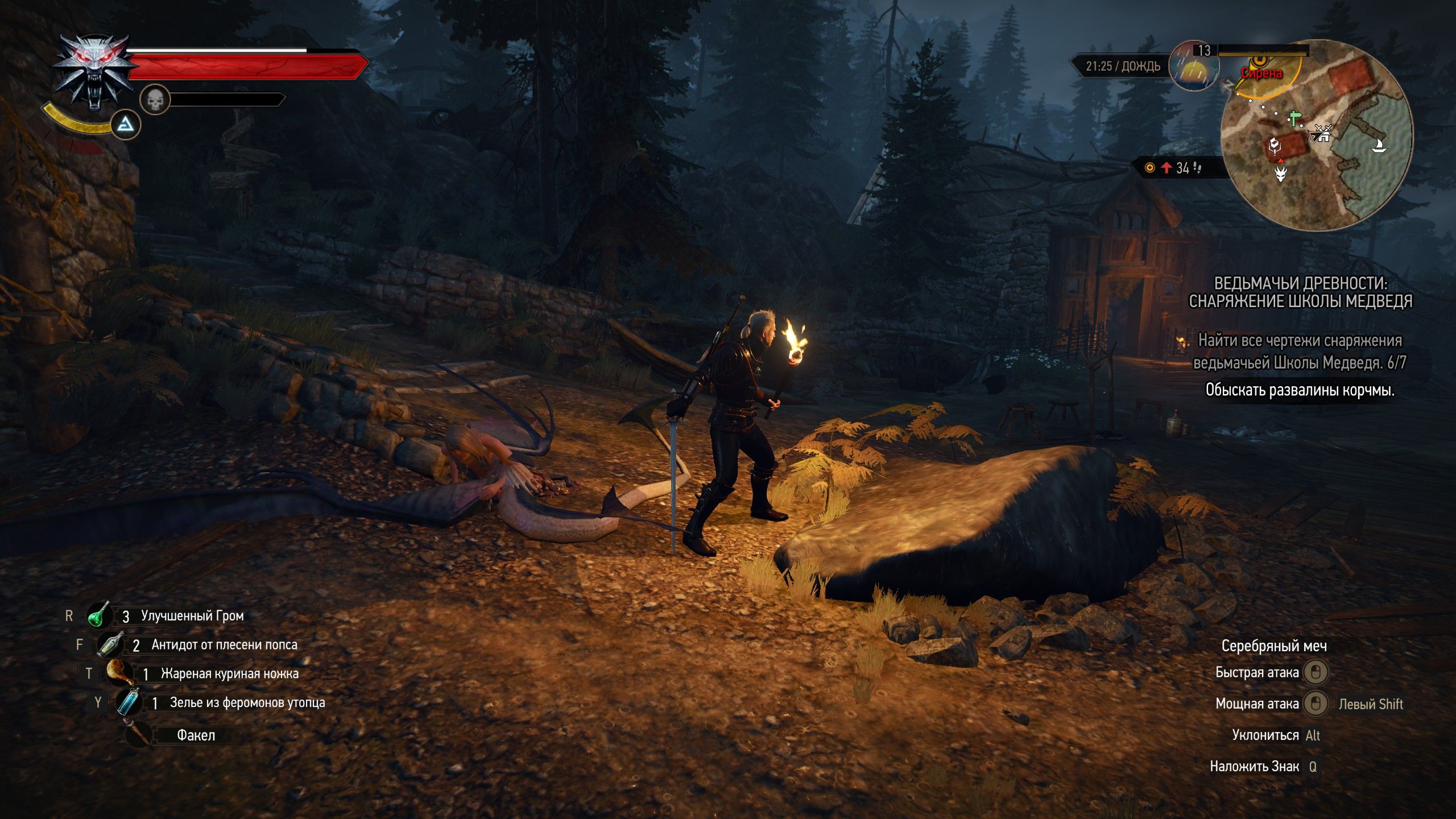
Task: Open the circular minimap
Action: (x=1316, y=135)
